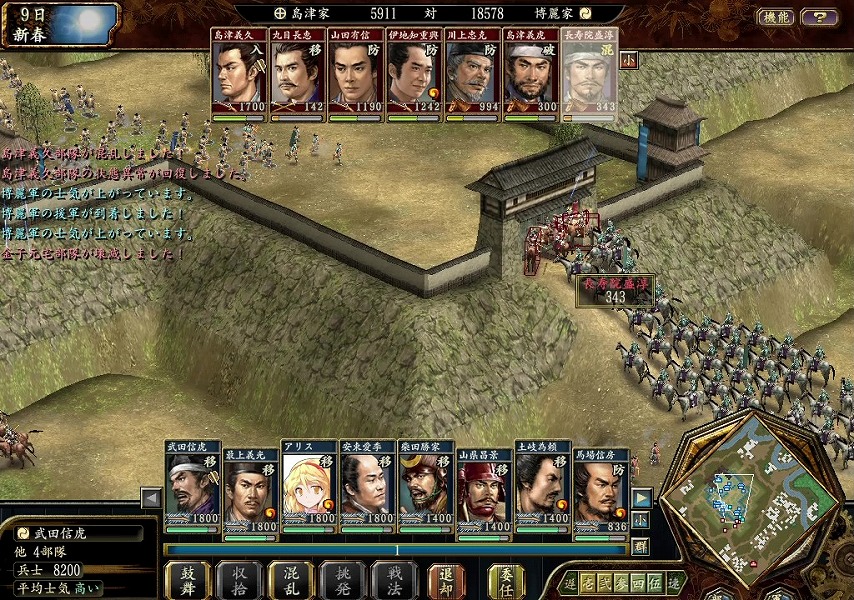Click the 委任 (delegate) button
Screen dimensions: 854x600
506,580
